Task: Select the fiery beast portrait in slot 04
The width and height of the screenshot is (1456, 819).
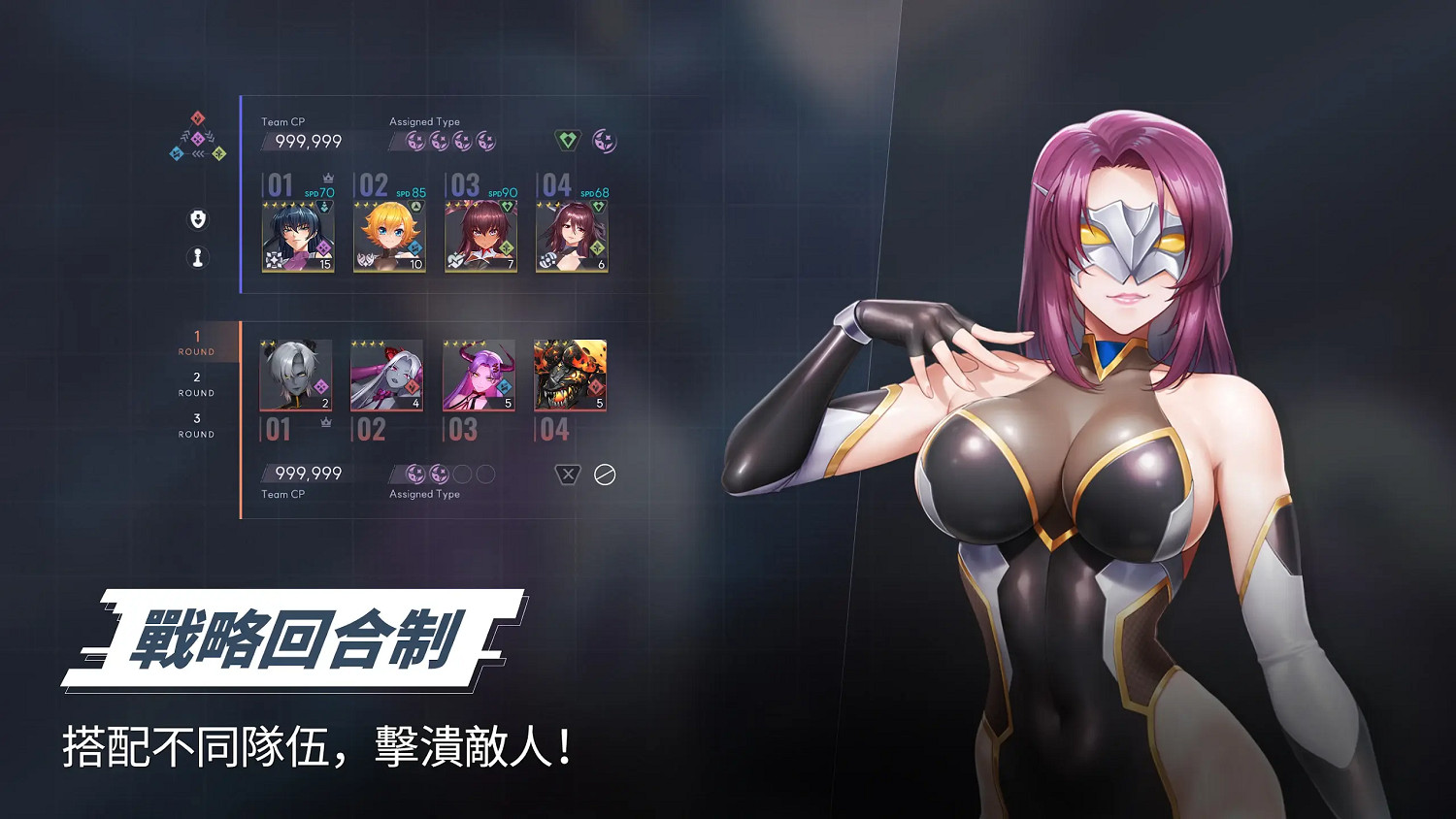Action: (569, 373)
